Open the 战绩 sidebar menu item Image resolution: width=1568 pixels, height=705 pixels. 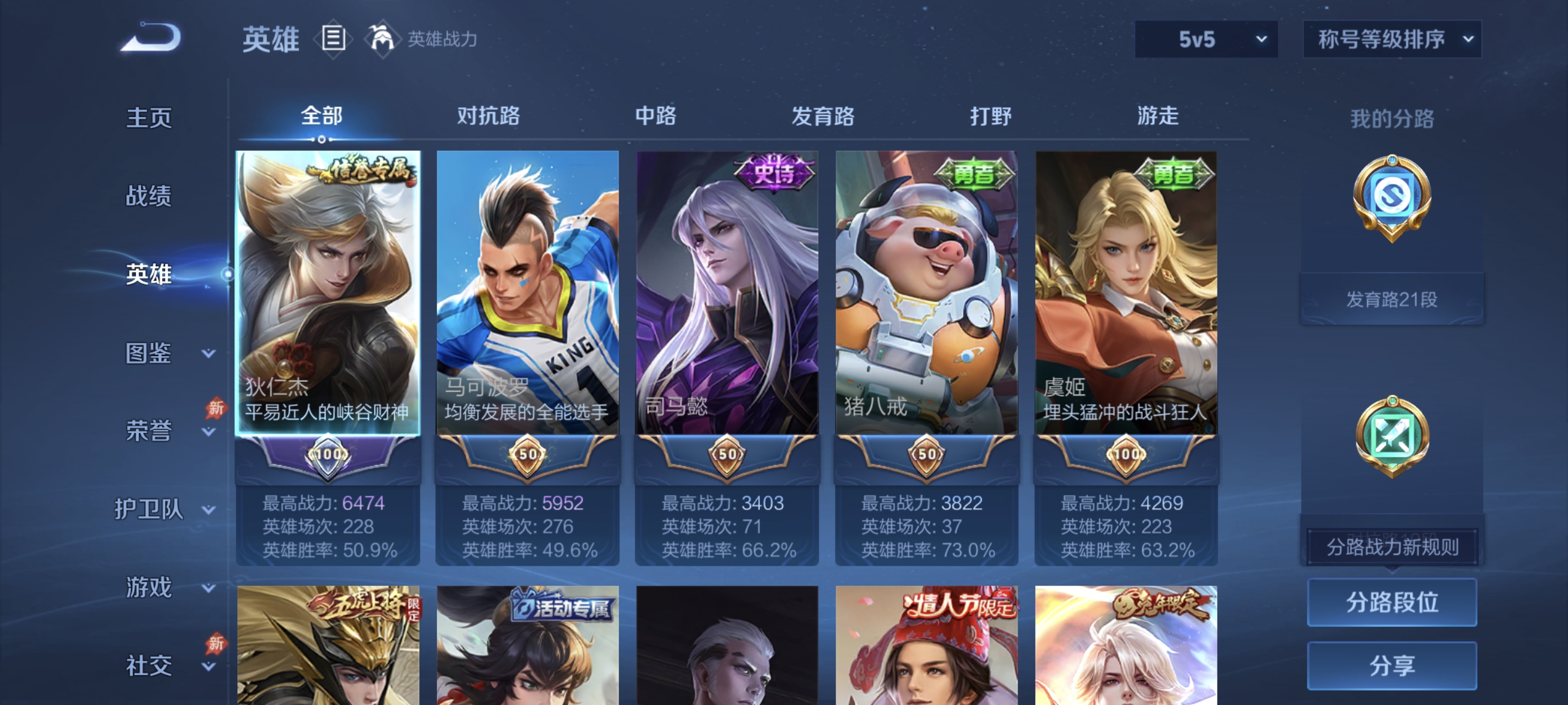click(148, 195)
